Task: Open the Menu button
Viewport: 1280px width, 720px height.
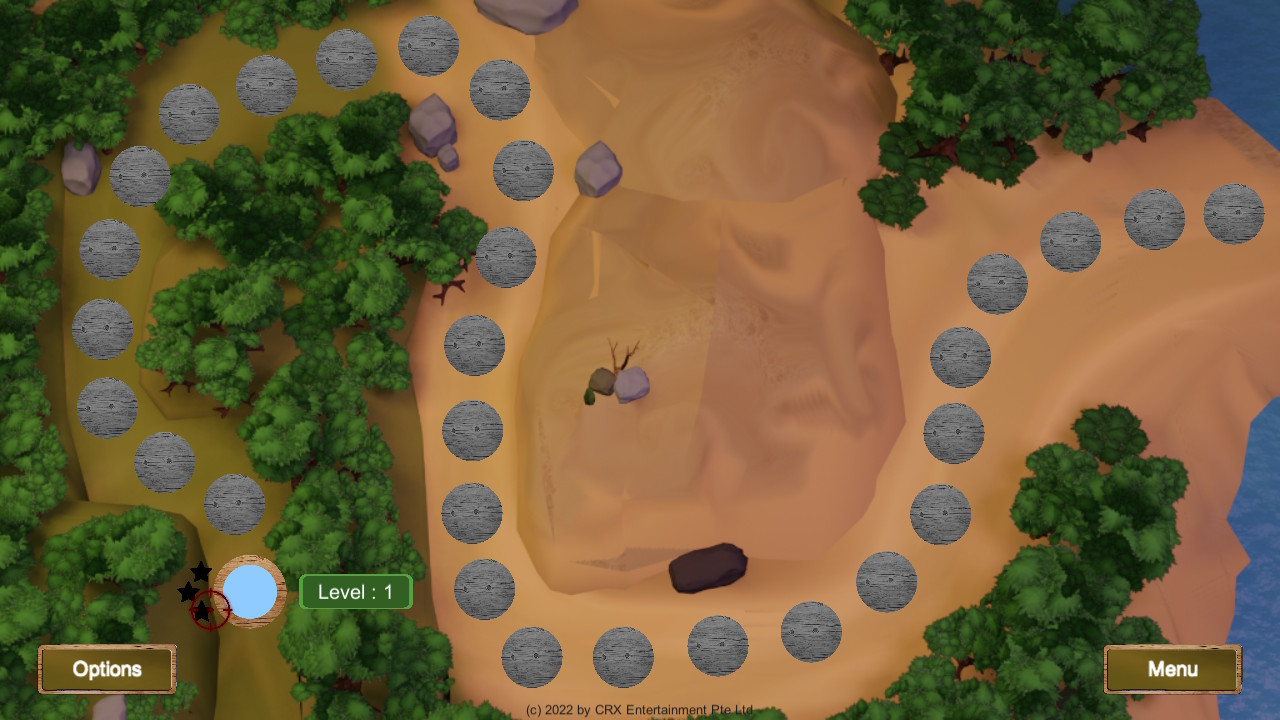Action: 1172,669
